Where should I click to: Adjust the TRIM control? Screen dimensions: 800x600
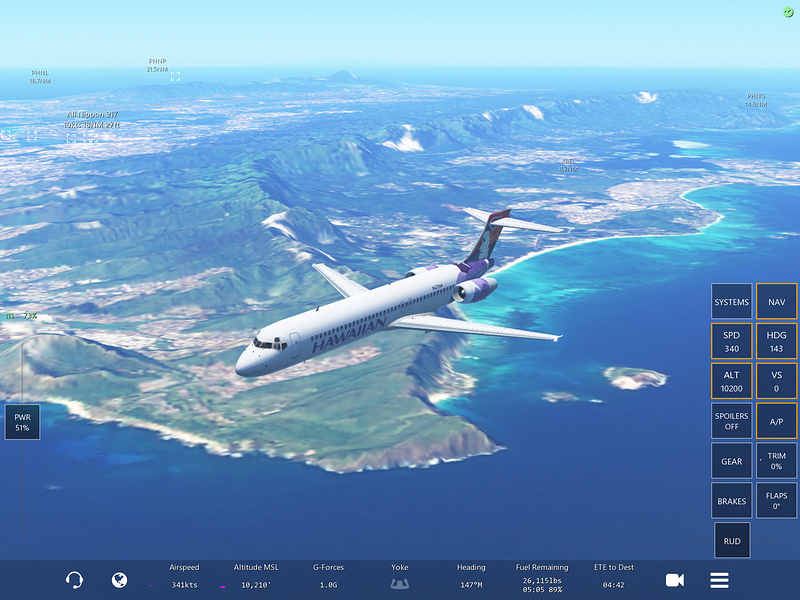tap(776, 461)
